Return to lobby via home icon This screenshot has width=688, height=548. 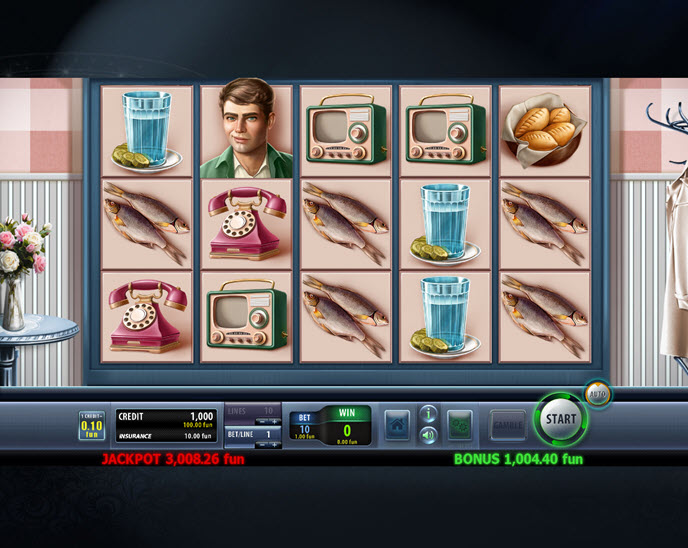(x=397, y=424)
